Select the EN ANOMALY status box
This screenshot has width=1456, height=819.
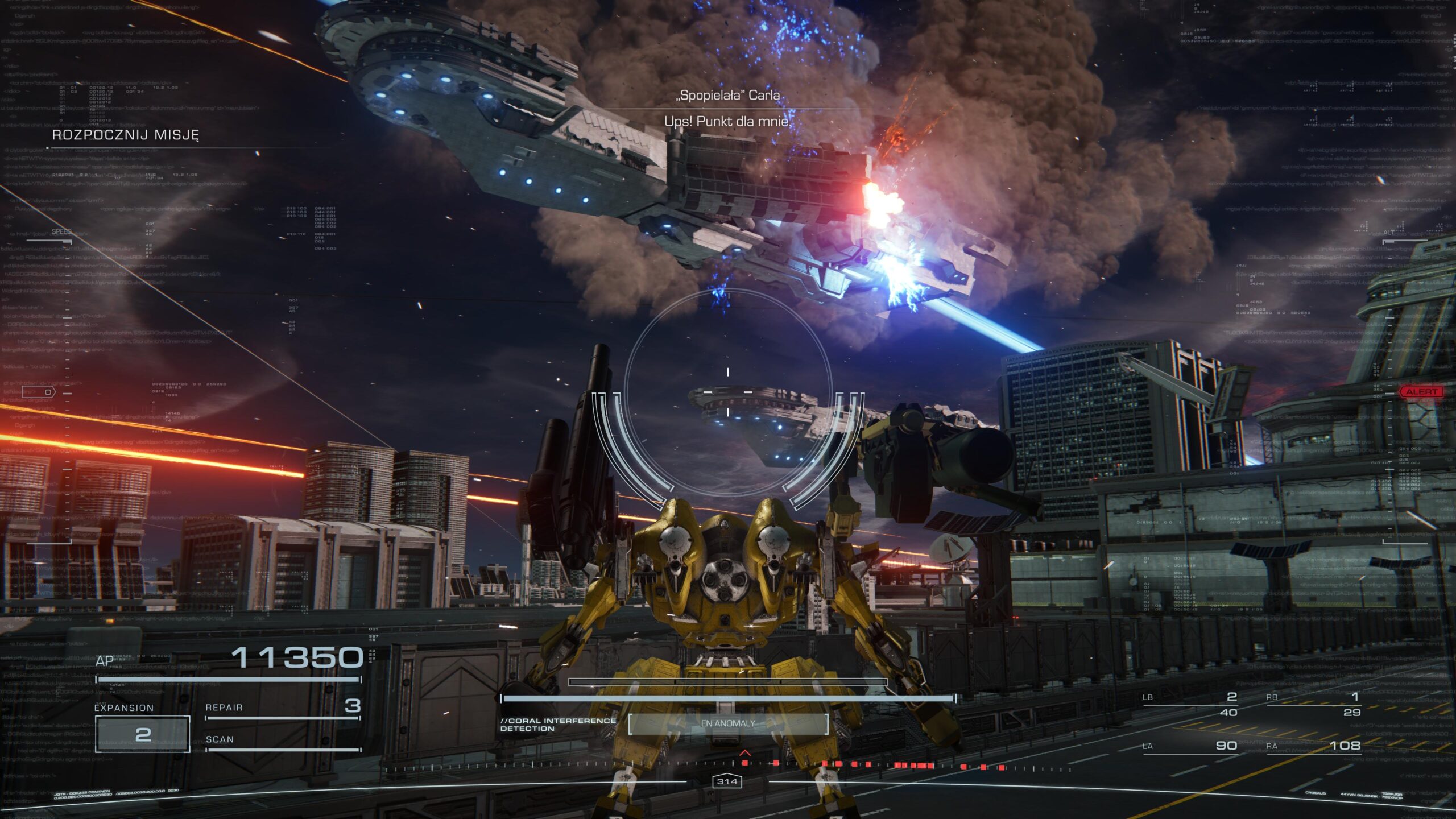(728, 723)
